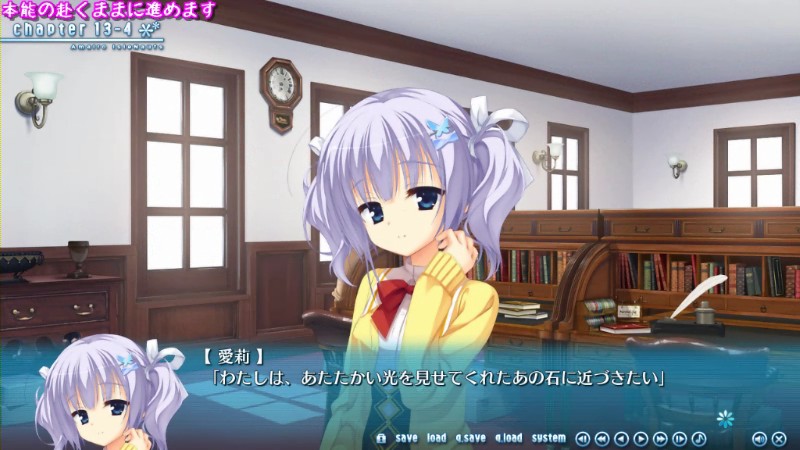Fast-forward with the double-arrow skip button

click(660, 438)
